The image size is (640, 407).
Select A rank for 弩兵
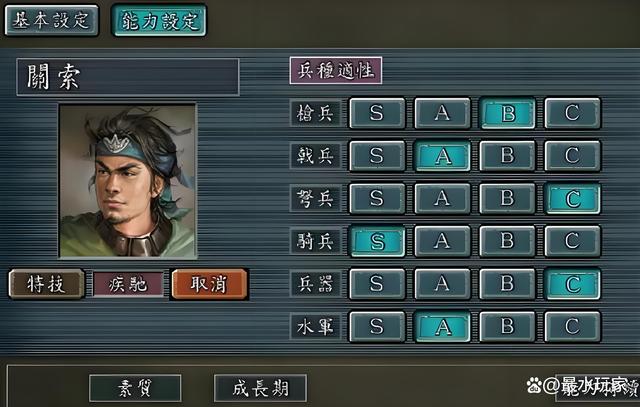click(442, 198)
